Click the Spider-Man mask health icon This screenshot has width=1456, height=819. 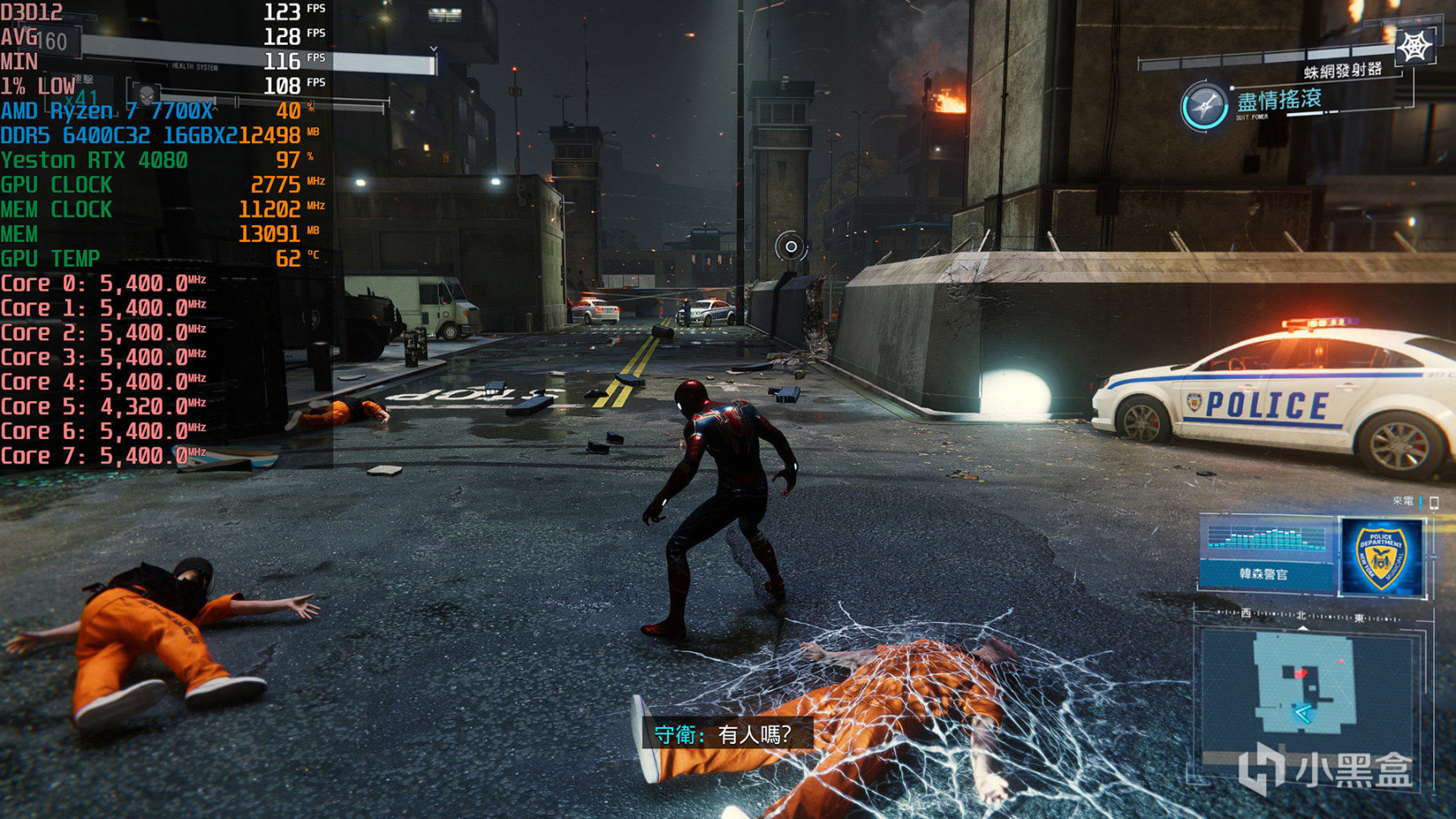pos(147,93)
